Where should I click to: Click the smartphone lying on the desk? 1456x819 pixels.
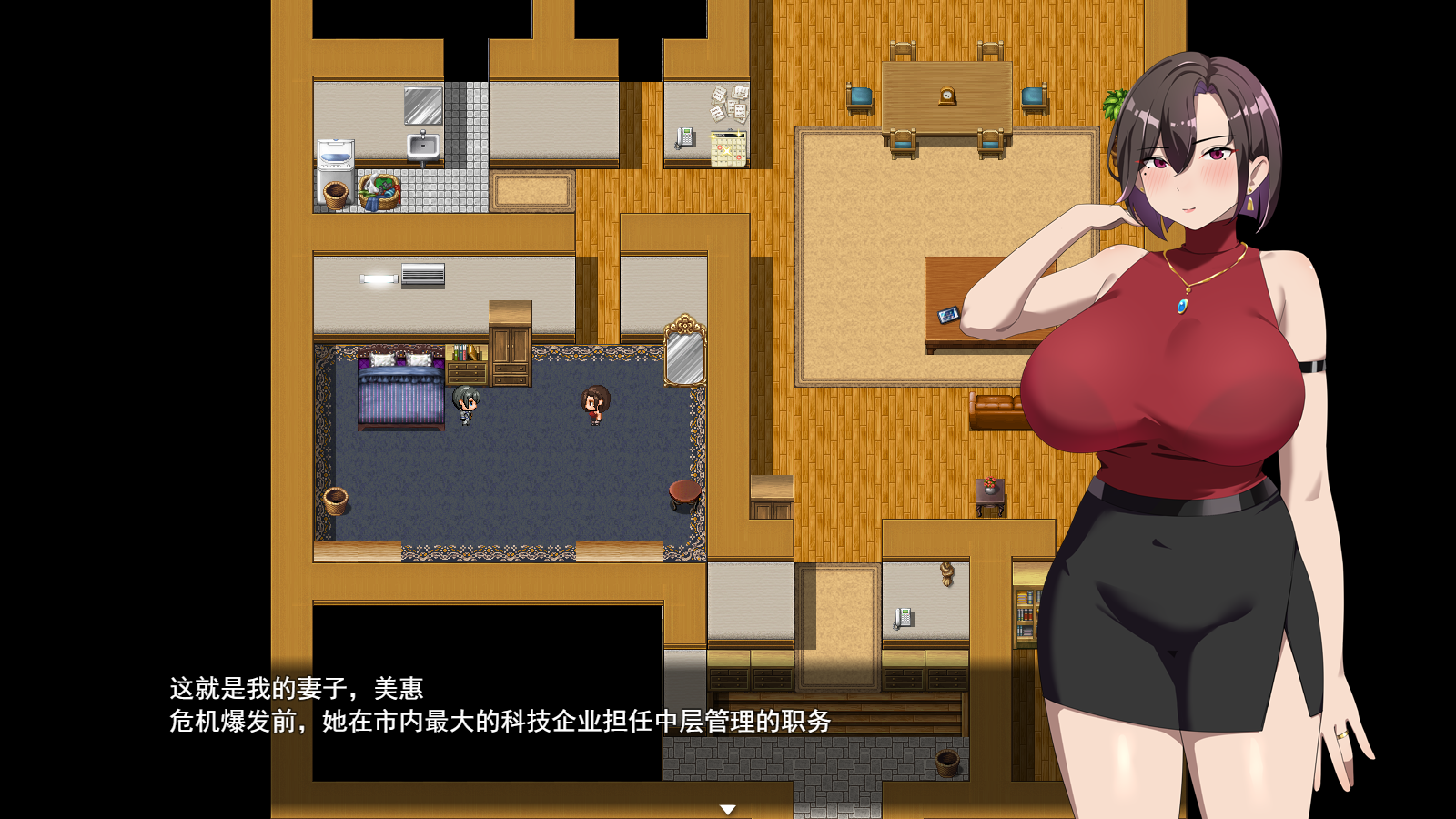(x=946, y=314)
